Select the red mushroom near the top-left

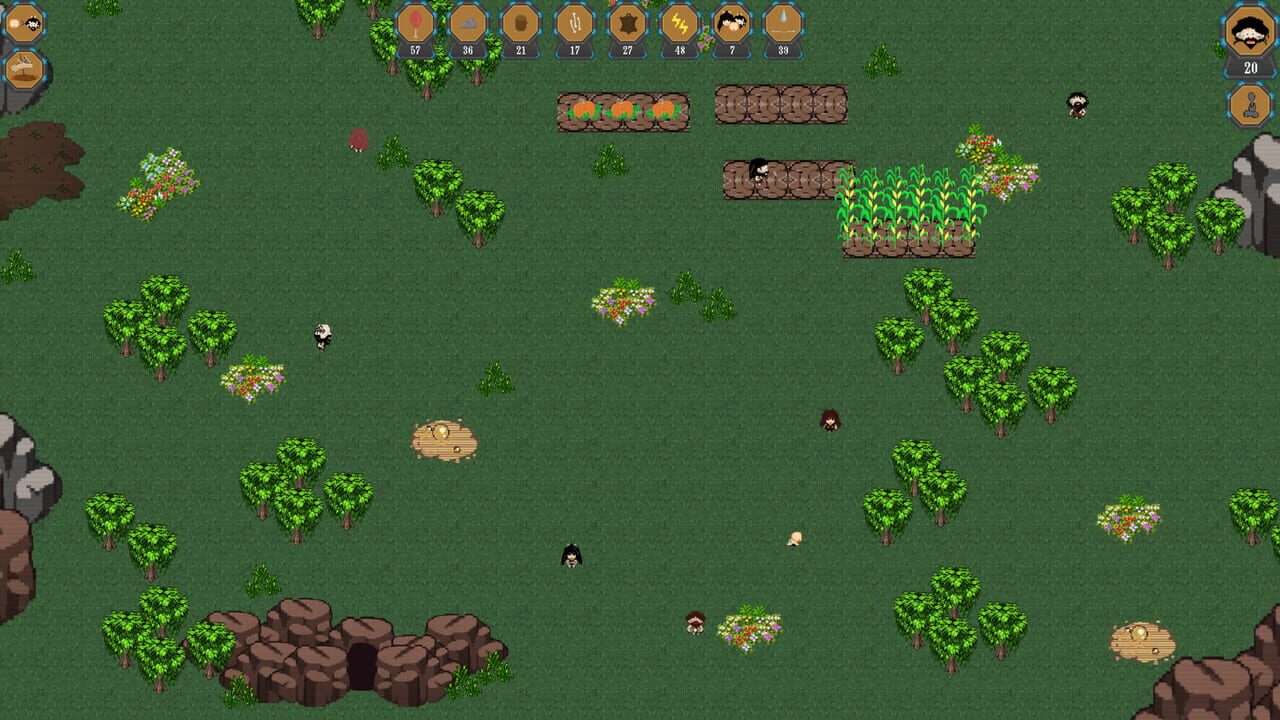pos(358,140)
